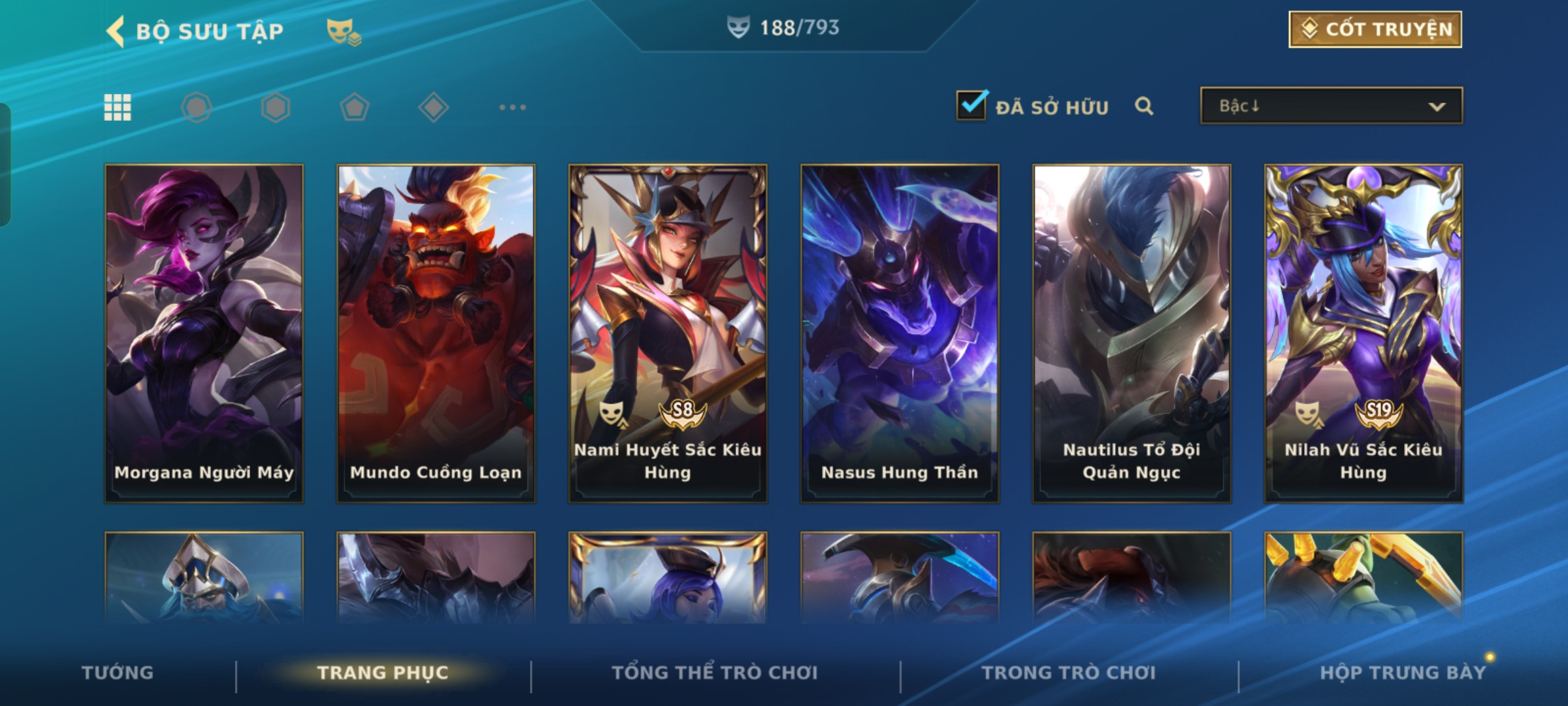Go back from Bộ Sưu Tập screen
The width and height of the screenshot is (1568, 706).
(x=116, y=31)
